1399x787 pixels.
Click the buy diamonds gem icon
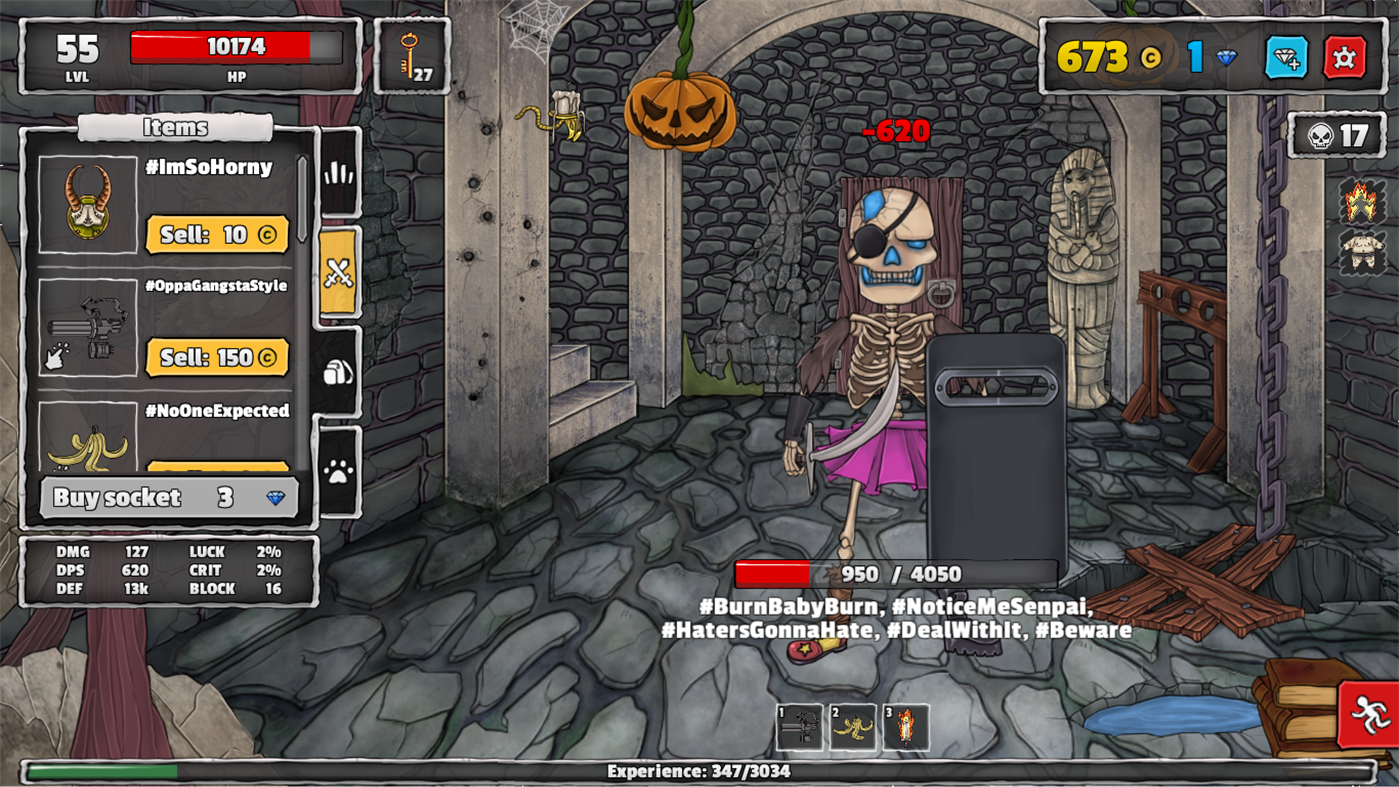[1290, 59]
